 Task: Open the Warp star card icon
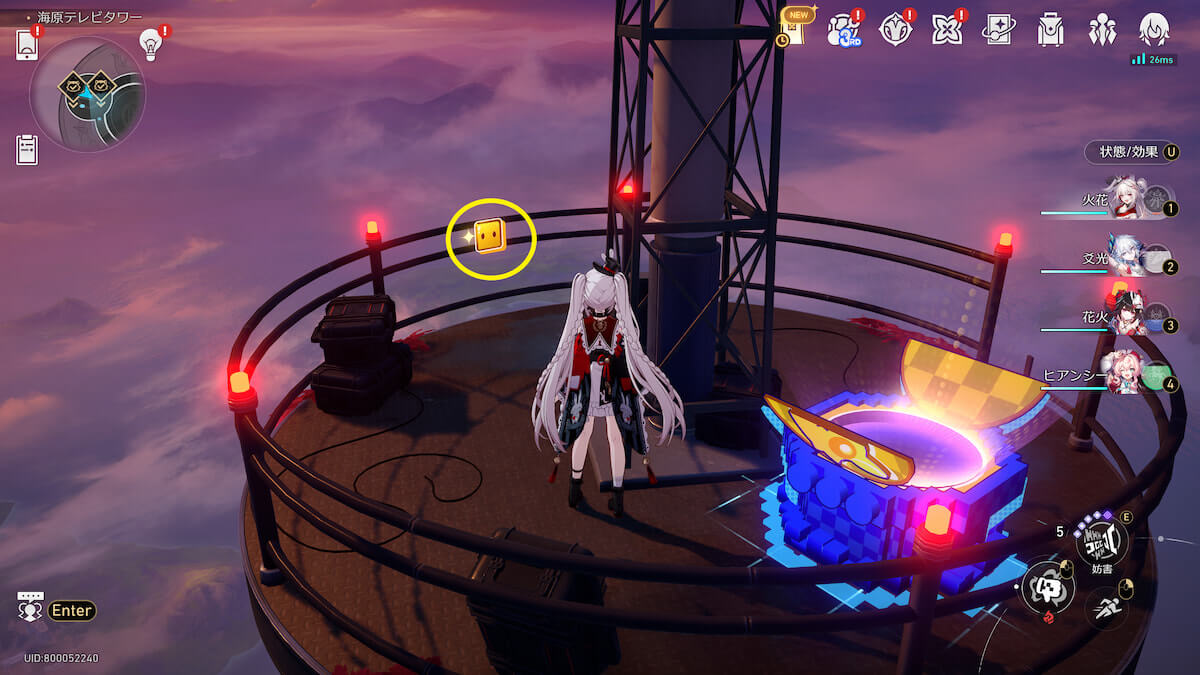(x=999, y=30)
